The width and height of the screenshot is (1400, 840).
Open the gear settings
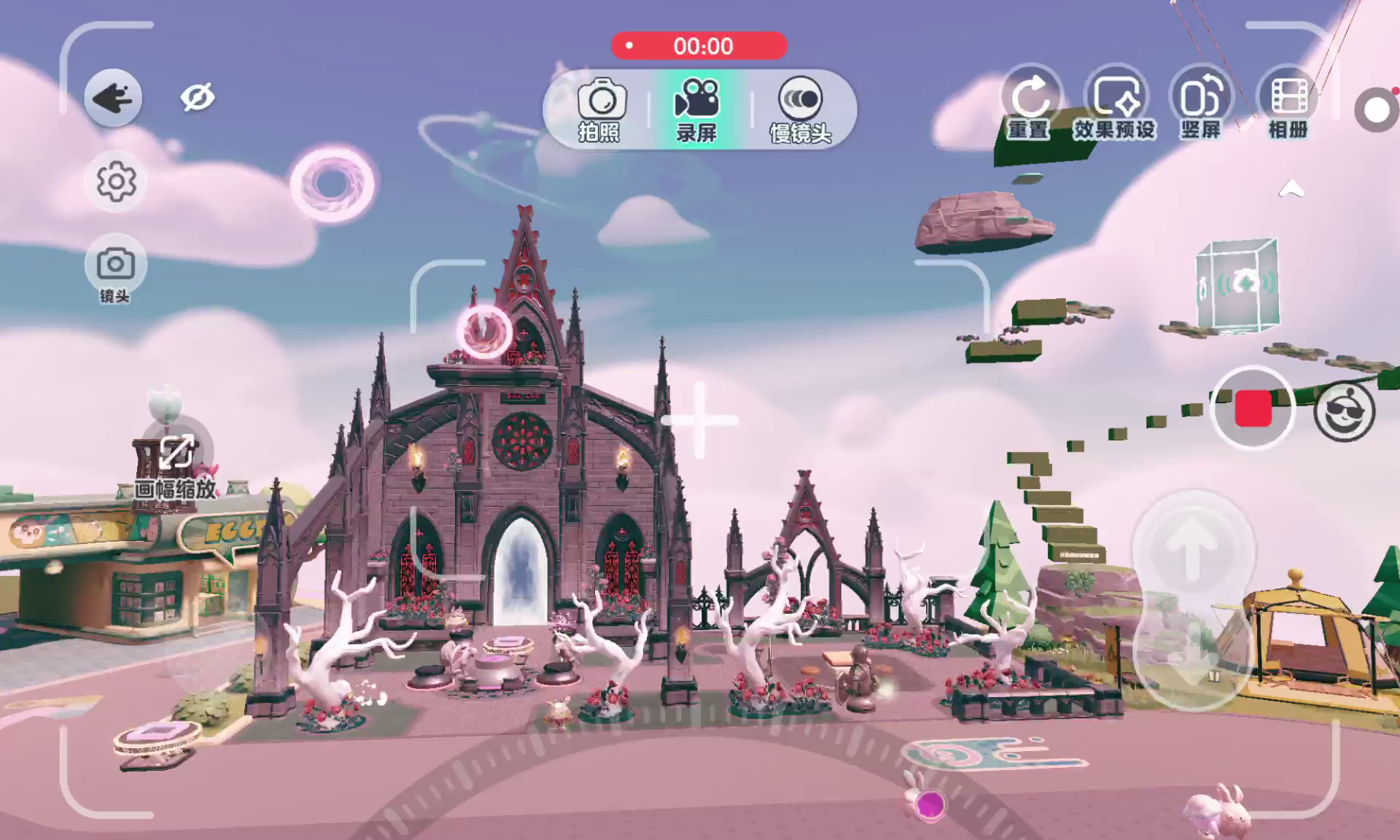pyautogui.click(x=116, y=182)
